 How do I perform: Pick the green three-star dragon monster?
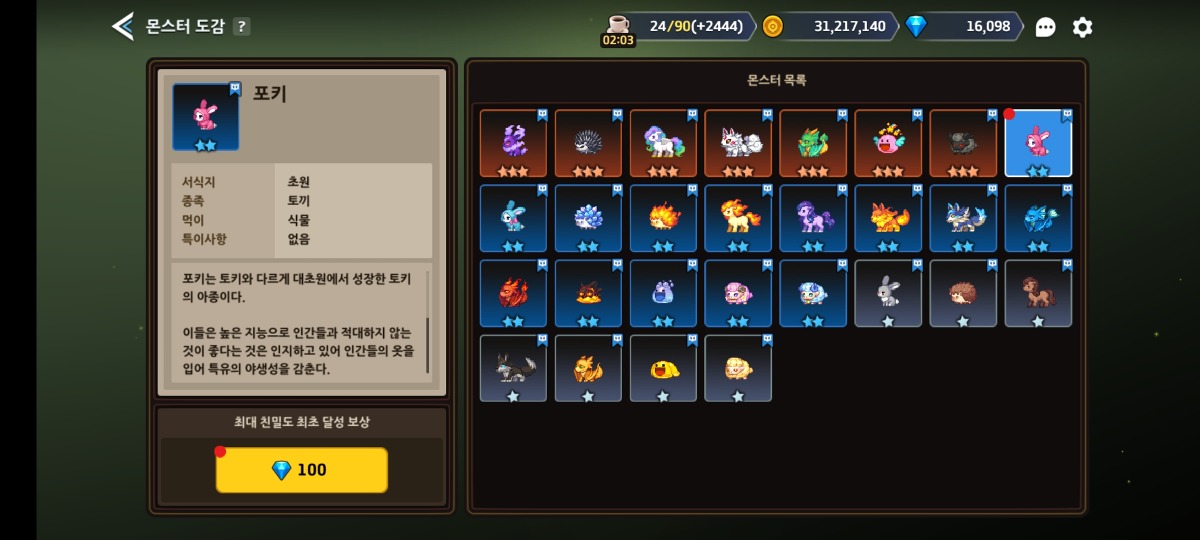(x=813, y=143)
